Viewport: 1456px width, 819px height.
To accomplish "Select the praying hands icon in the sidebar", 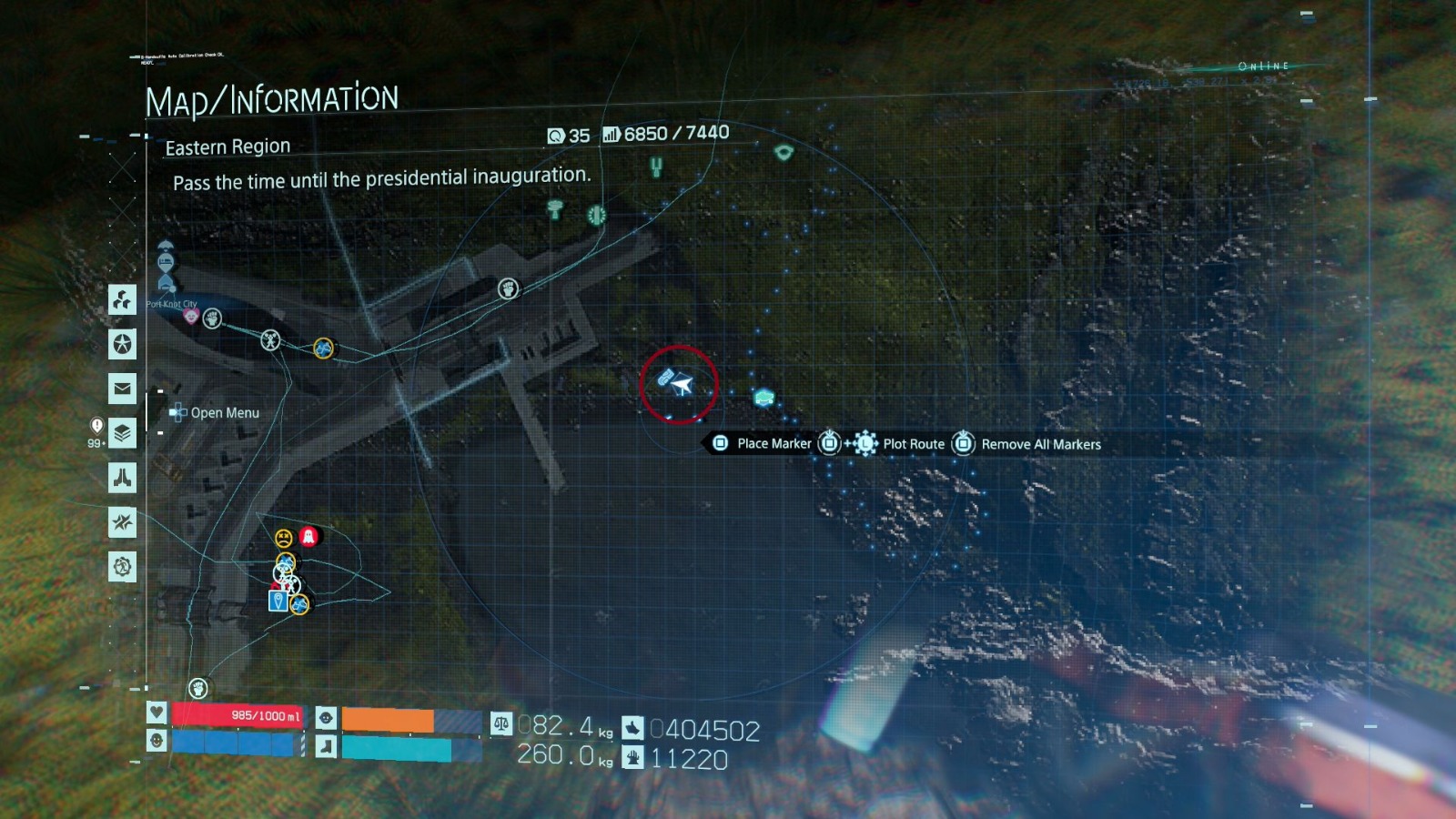I will (122, 477).
